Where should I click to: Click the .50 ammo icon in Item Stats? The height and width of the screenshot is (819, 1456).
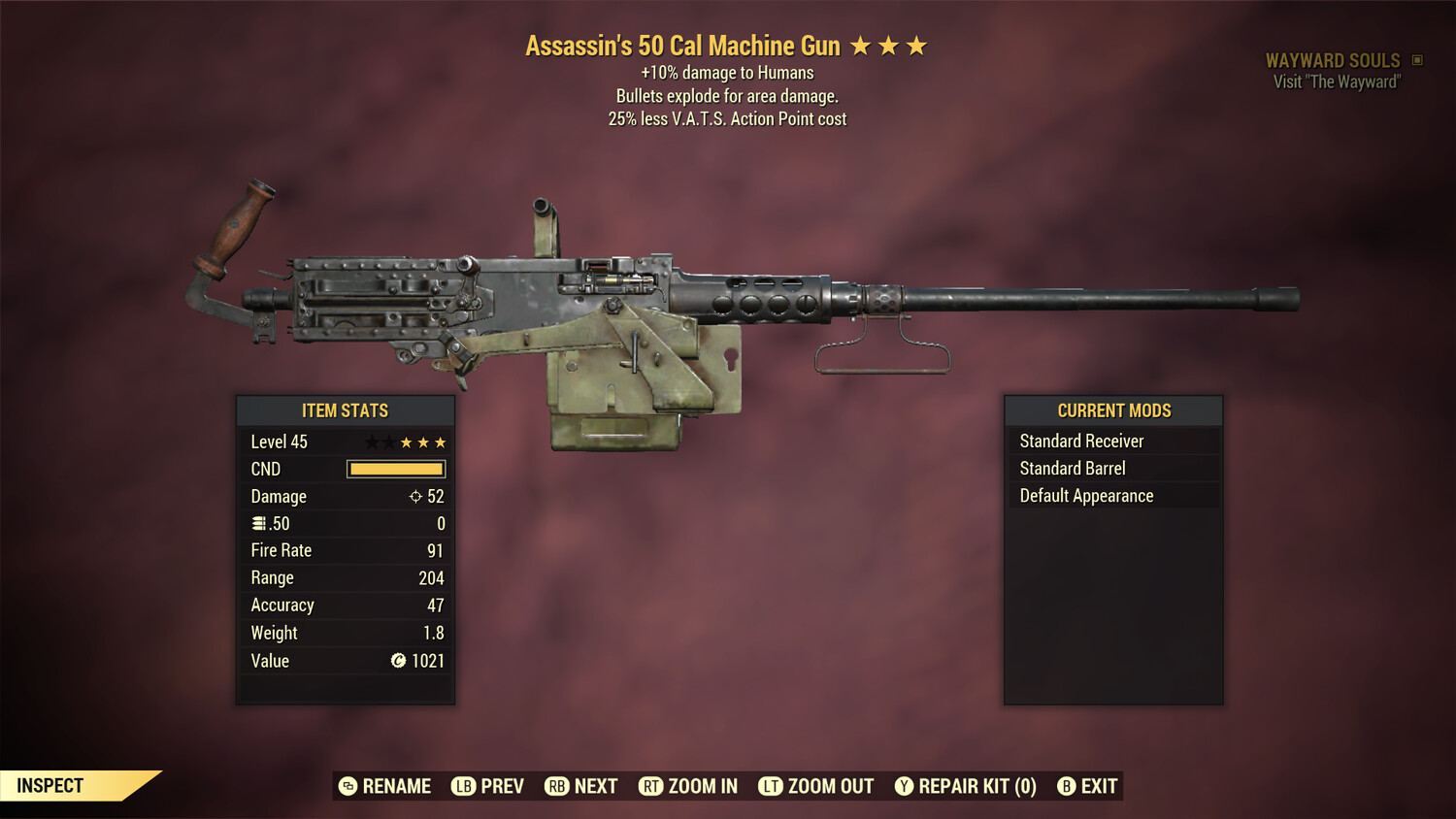coord(259,523)
